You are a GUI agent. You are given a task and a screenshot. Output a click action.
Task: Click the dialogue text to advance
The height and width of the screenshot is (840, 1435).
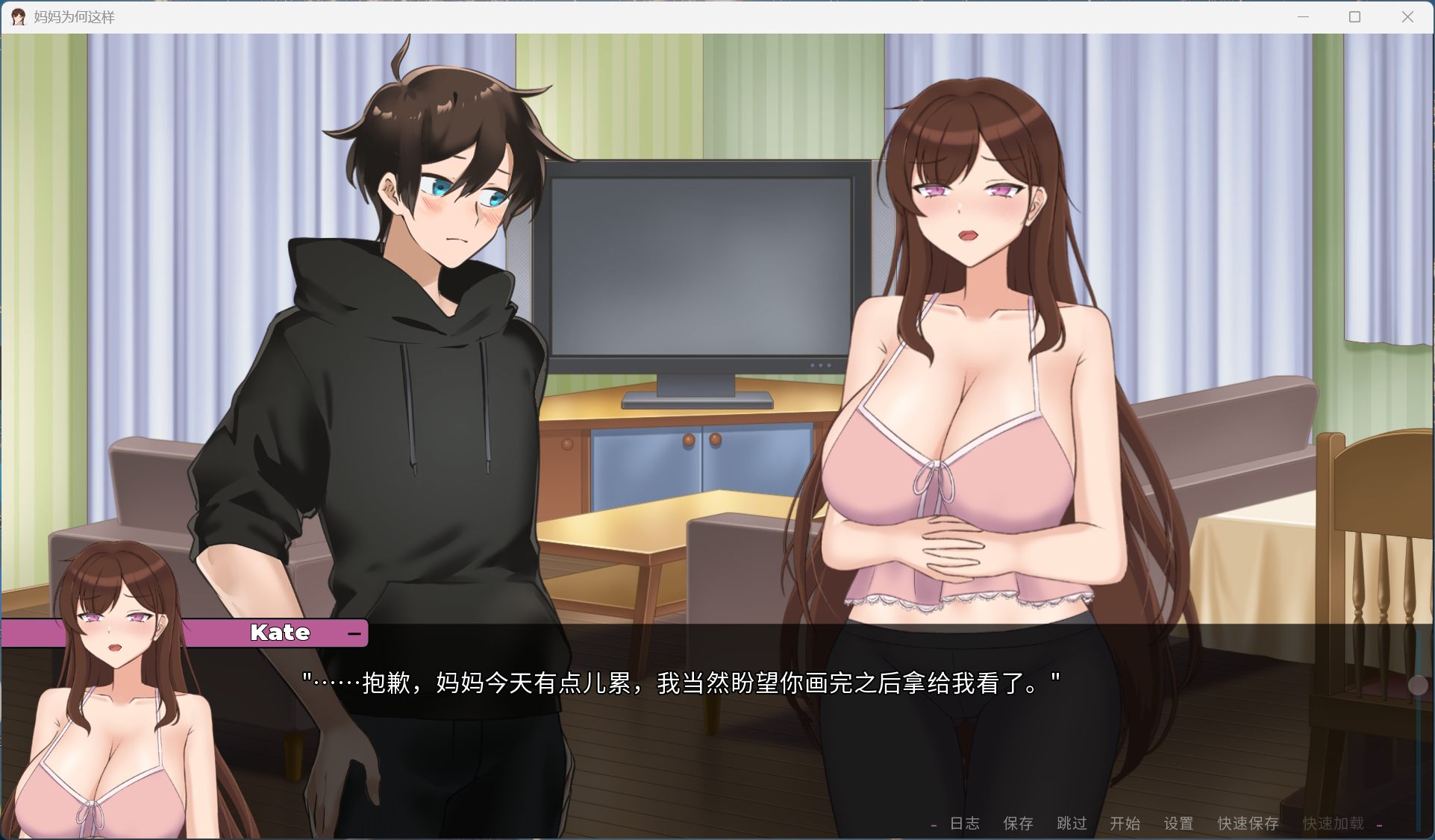click(681, 680)
